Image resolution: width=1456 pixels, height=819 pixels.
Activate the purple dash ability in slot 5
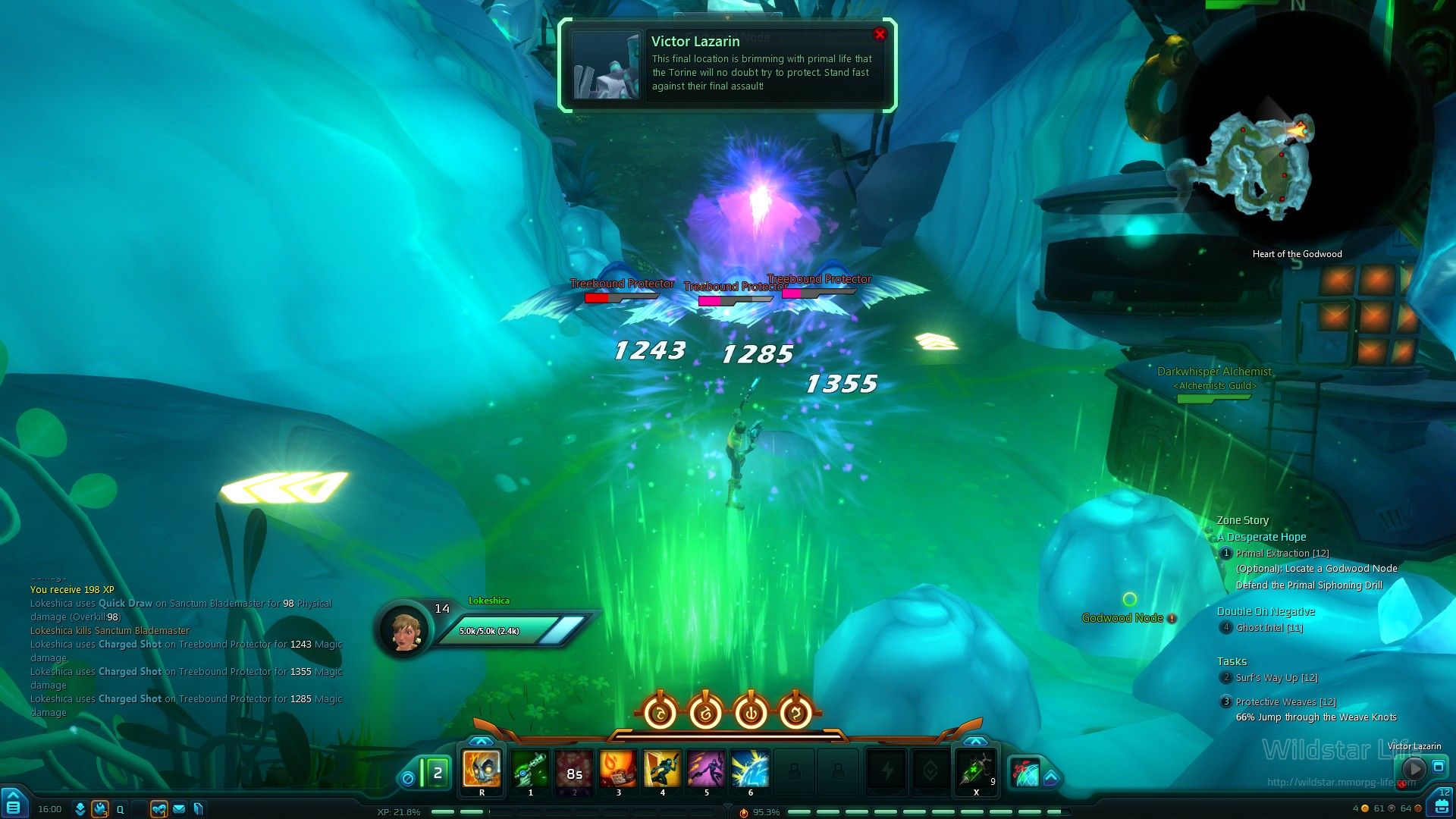point(706,769)
